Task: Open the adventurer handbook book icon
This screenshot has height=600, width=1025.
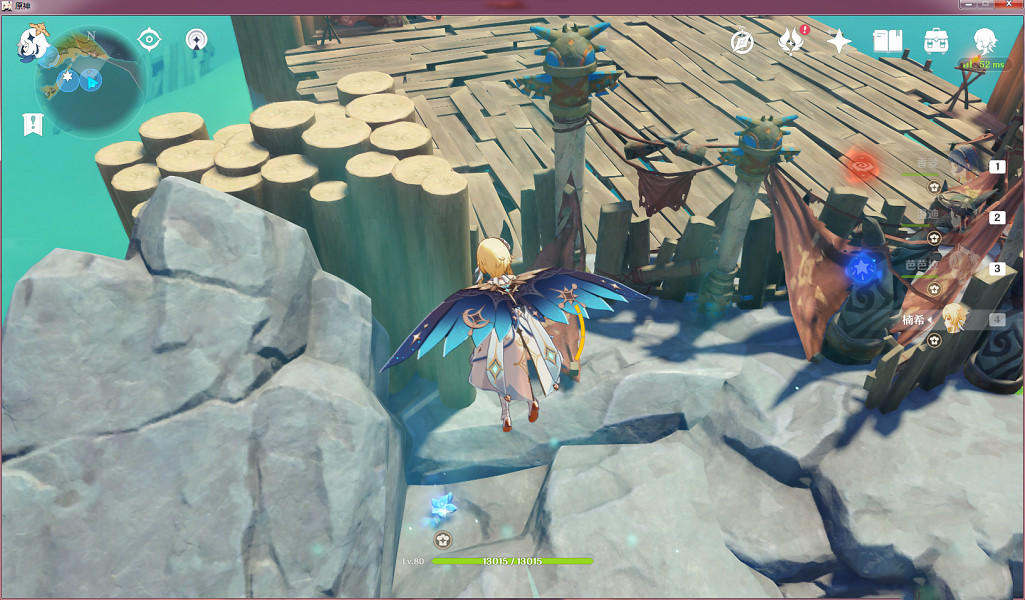Action: (888, 41)
